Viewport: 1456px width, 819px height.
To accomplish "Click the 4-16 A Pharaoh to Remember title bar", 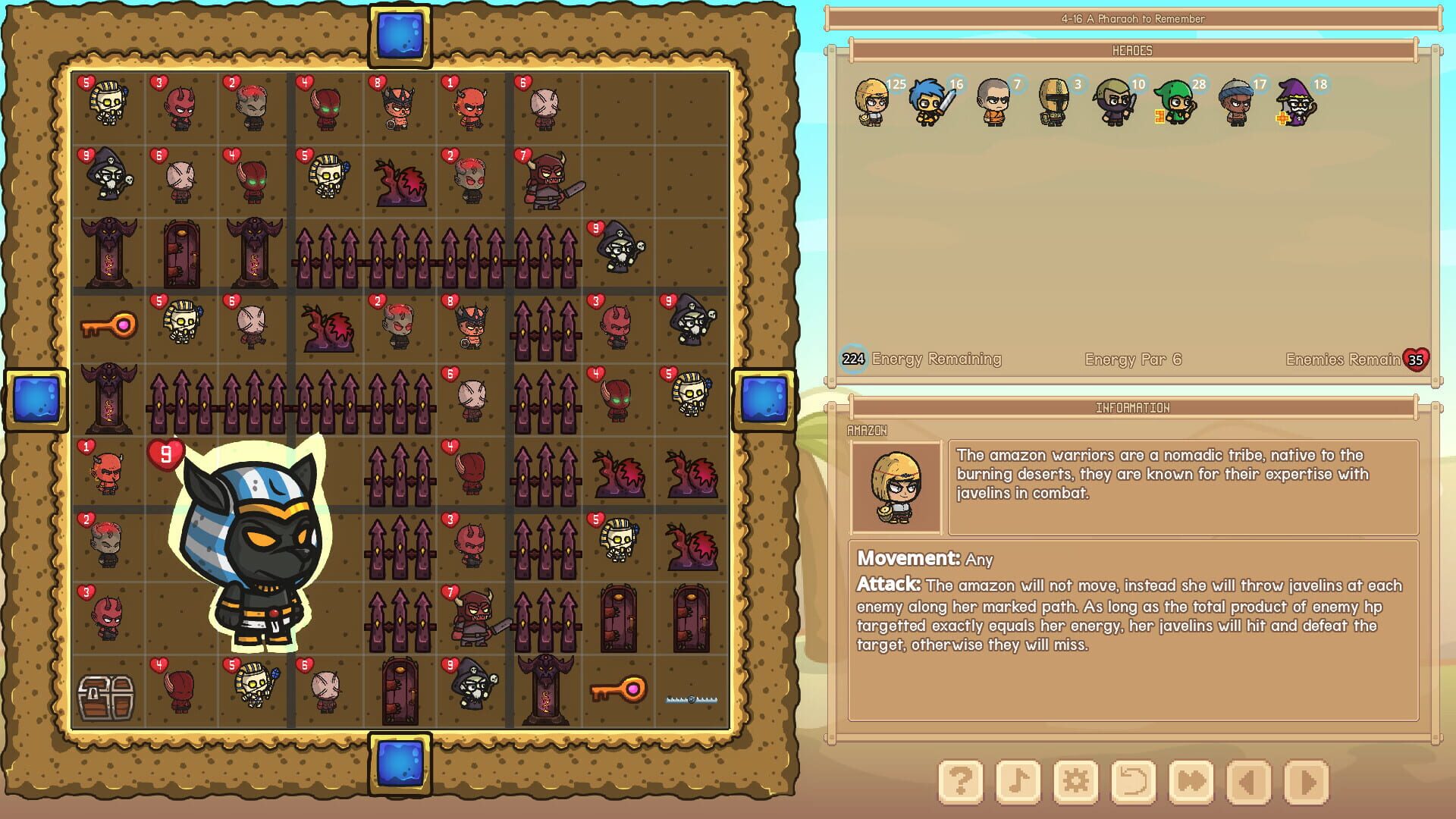I will [x=1133, y=20].
